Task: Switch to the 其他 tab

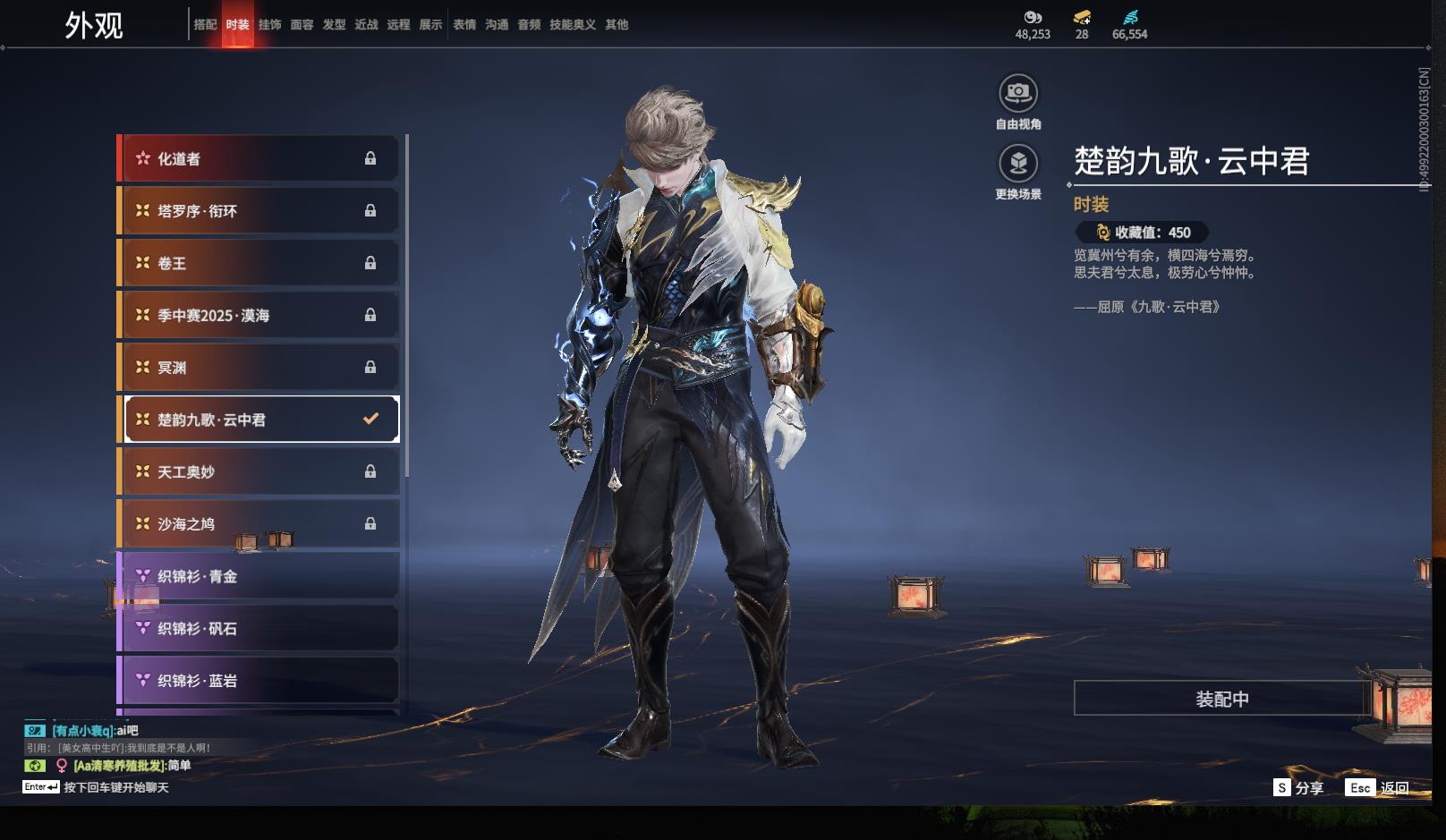Action: click(x=617, y=25)
